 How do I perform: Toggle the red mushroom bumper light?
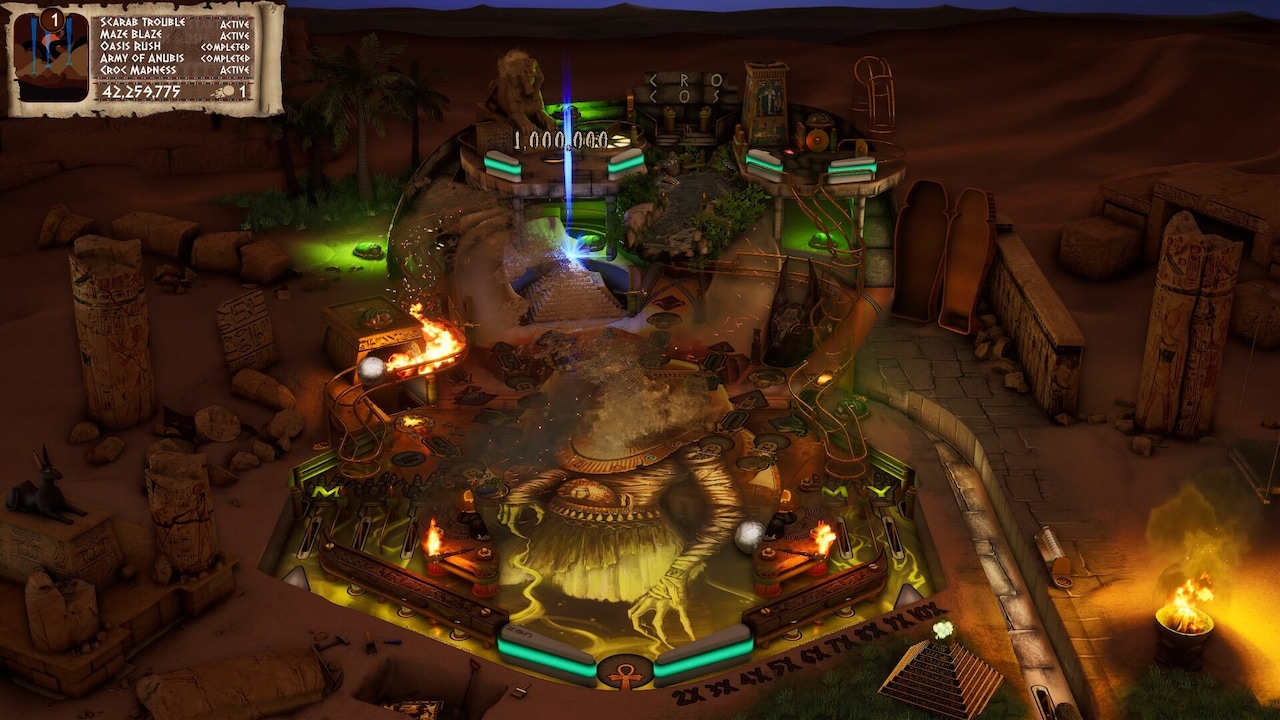coord(790,151)
